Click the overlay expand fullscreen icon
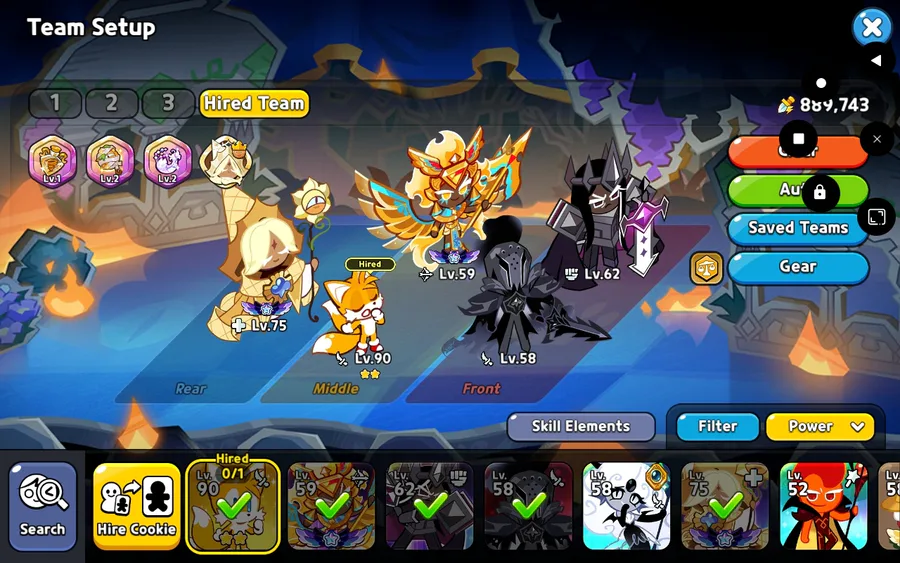Viewport: 900px width, 563px height. click(x=876, y=217)
